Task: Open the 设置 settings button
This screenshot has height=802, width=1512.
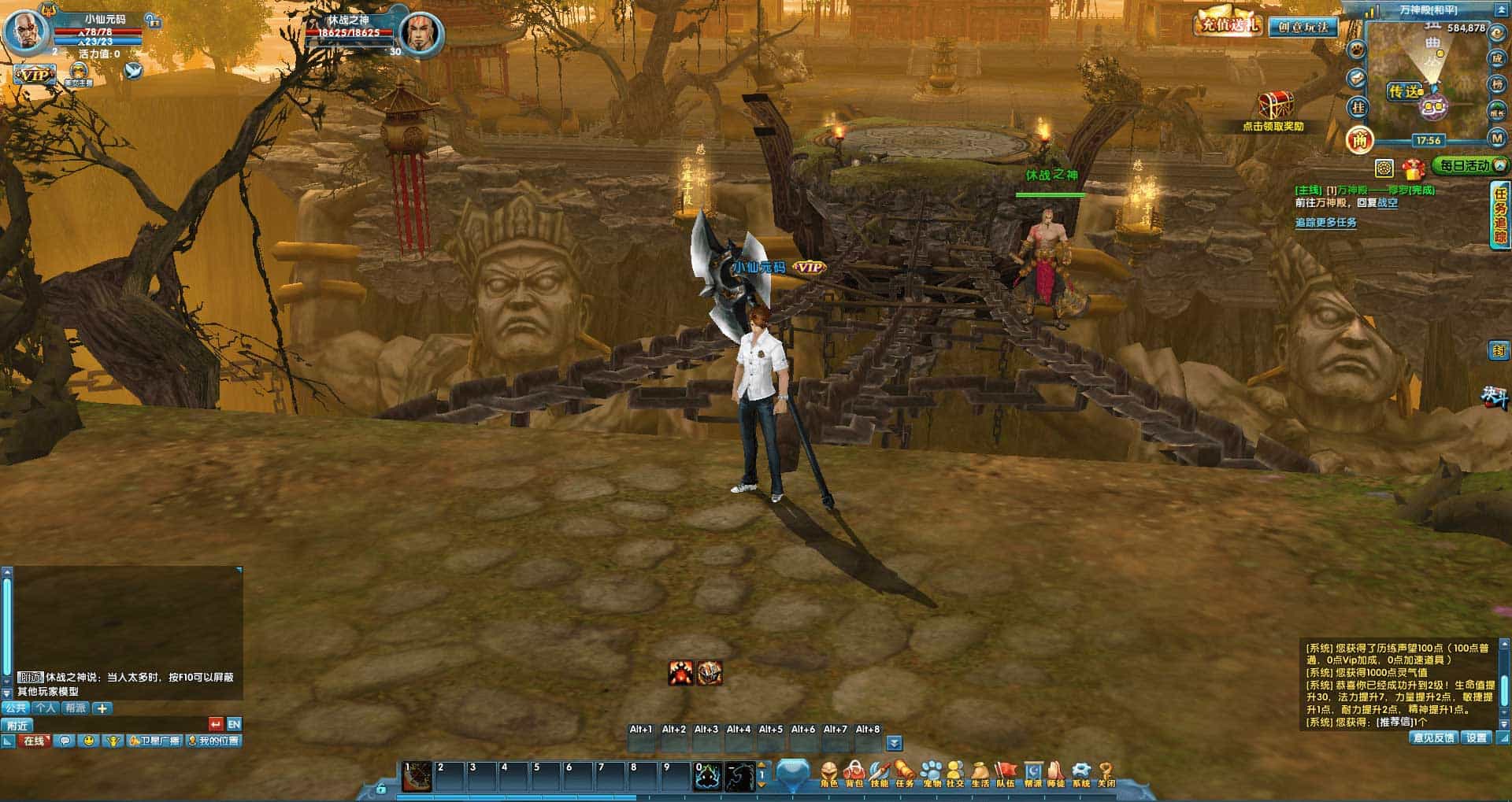Action: coord(1477,737)
